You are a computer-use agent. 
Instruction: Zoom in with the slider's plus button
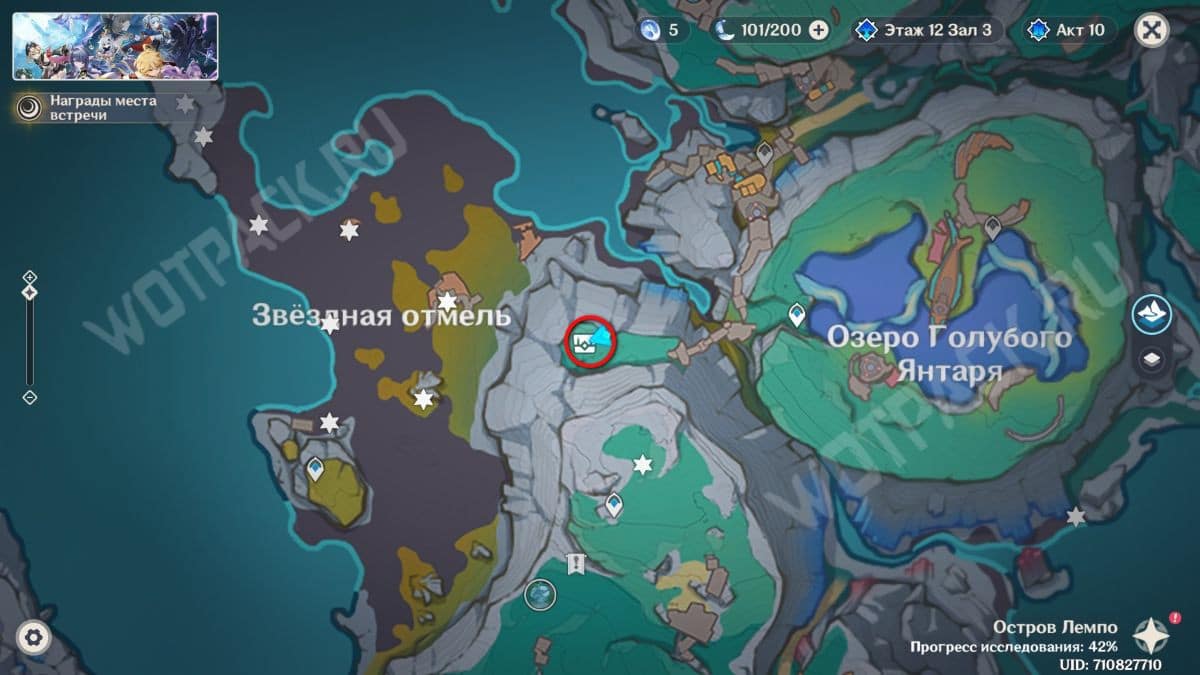tap(30, 277)
